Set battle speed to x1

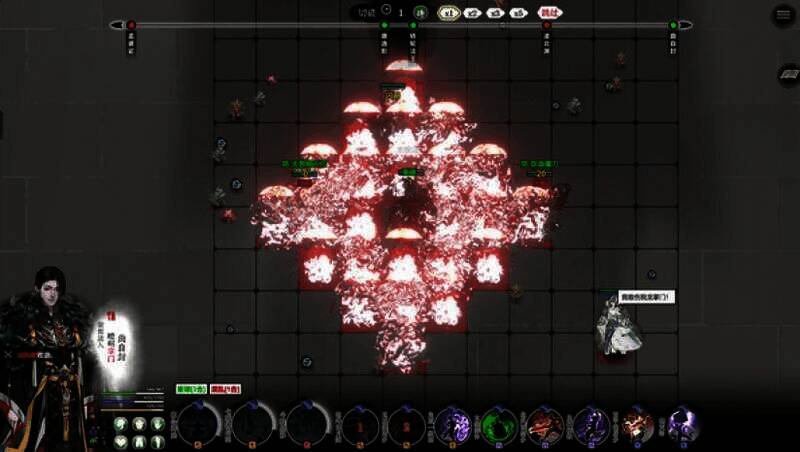[449, 13]
